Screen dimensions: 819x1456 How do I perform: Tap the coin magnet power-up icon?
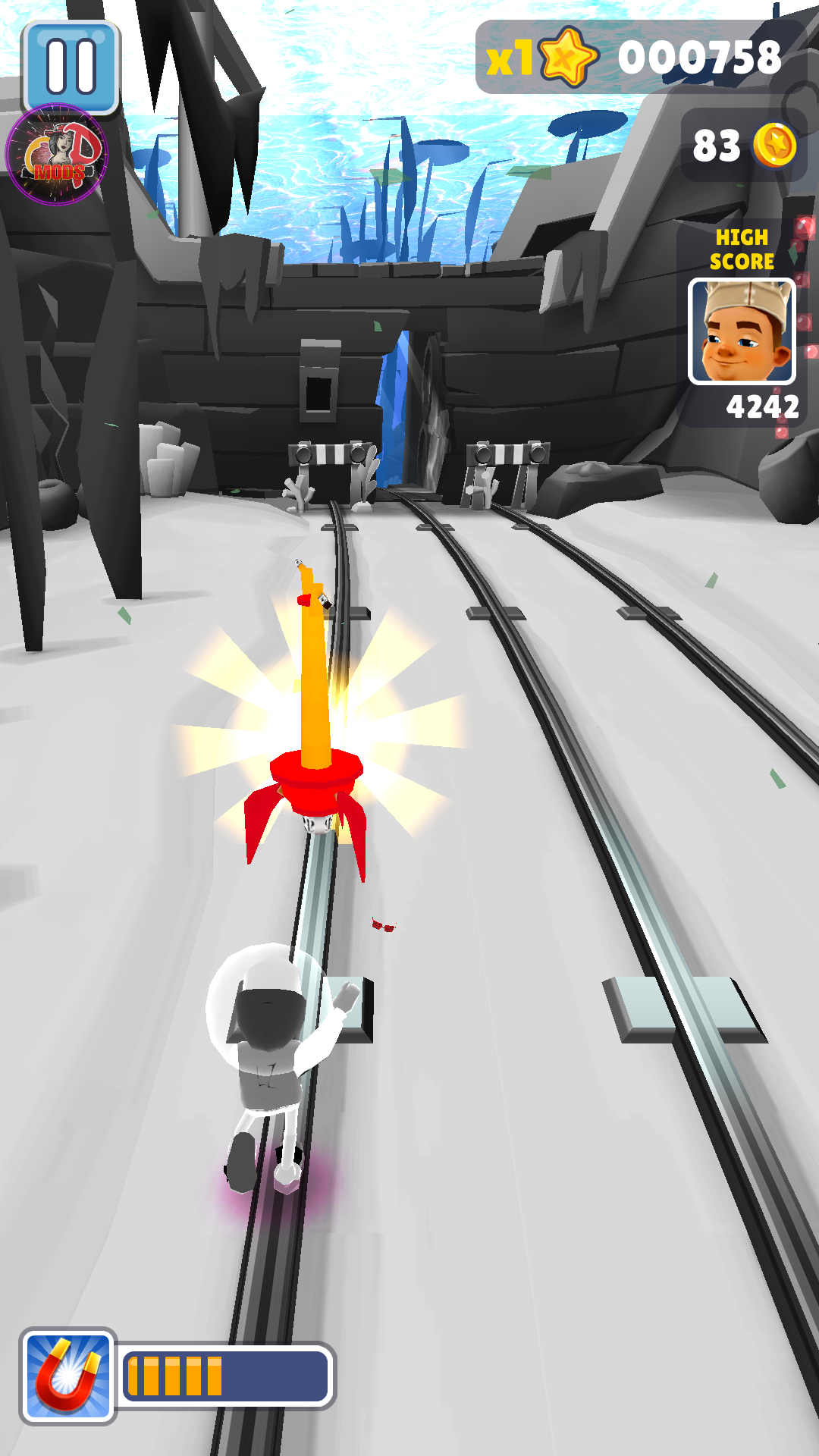68,1376
